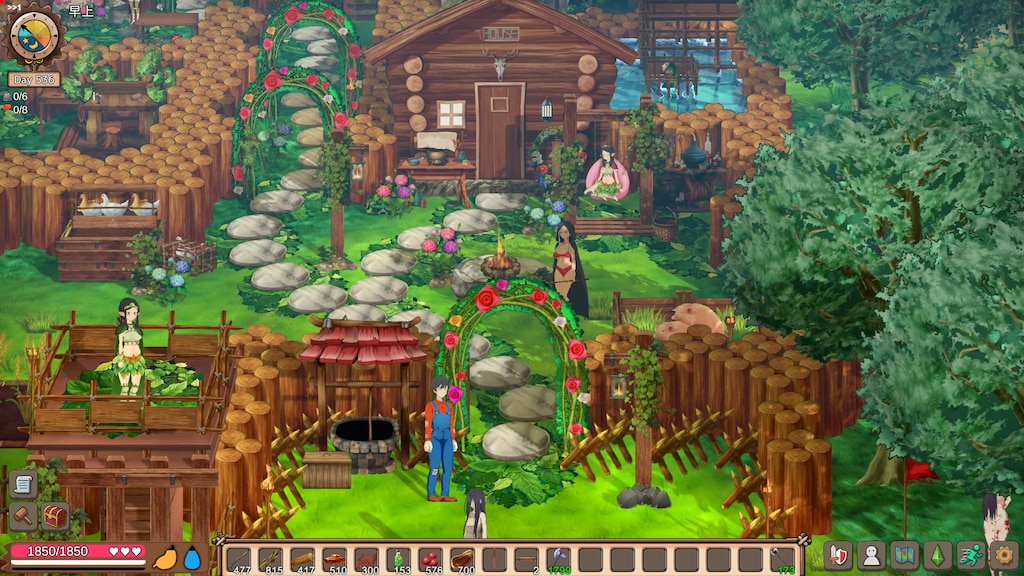
Task: Select the green bottle with 153
Action: tap(398, 560)
